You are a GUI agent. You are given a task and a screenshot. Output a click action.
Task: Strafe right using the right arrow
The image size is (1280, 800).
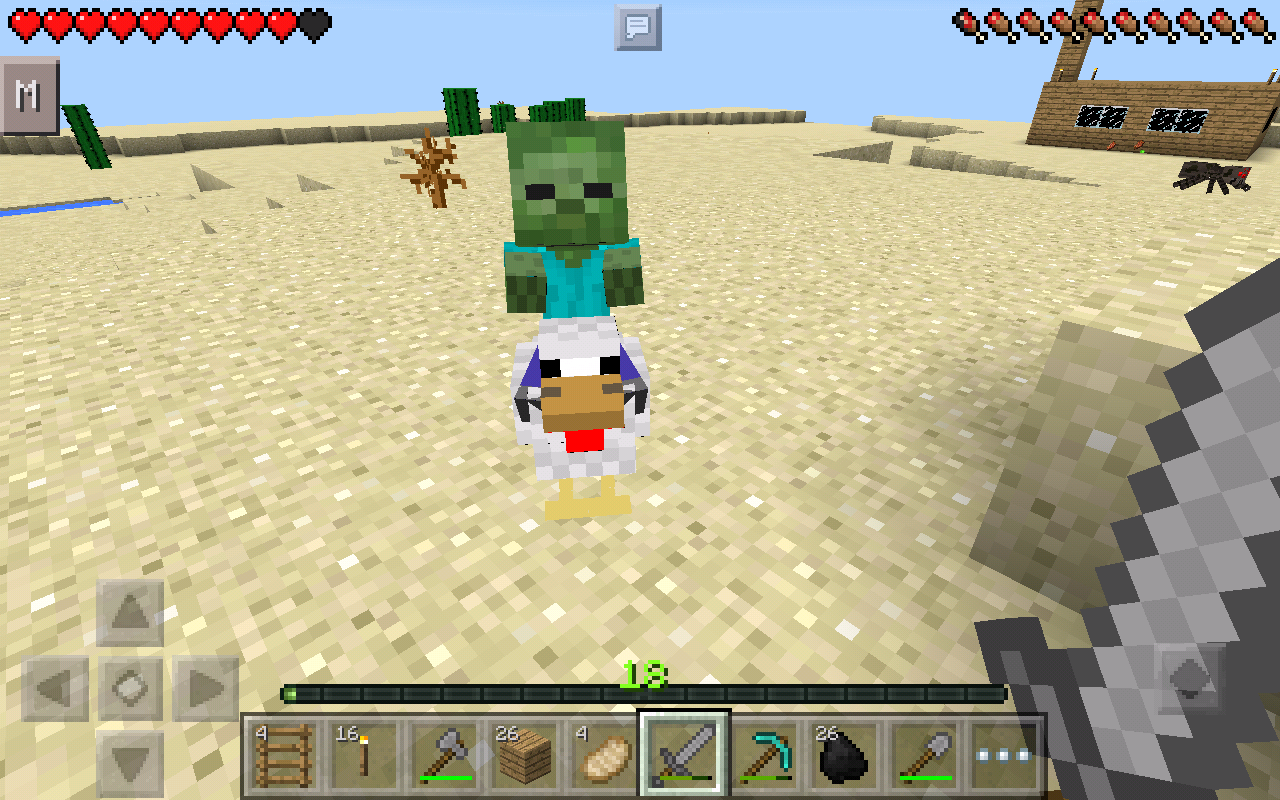pyautogui.click(x=205, y=688)
